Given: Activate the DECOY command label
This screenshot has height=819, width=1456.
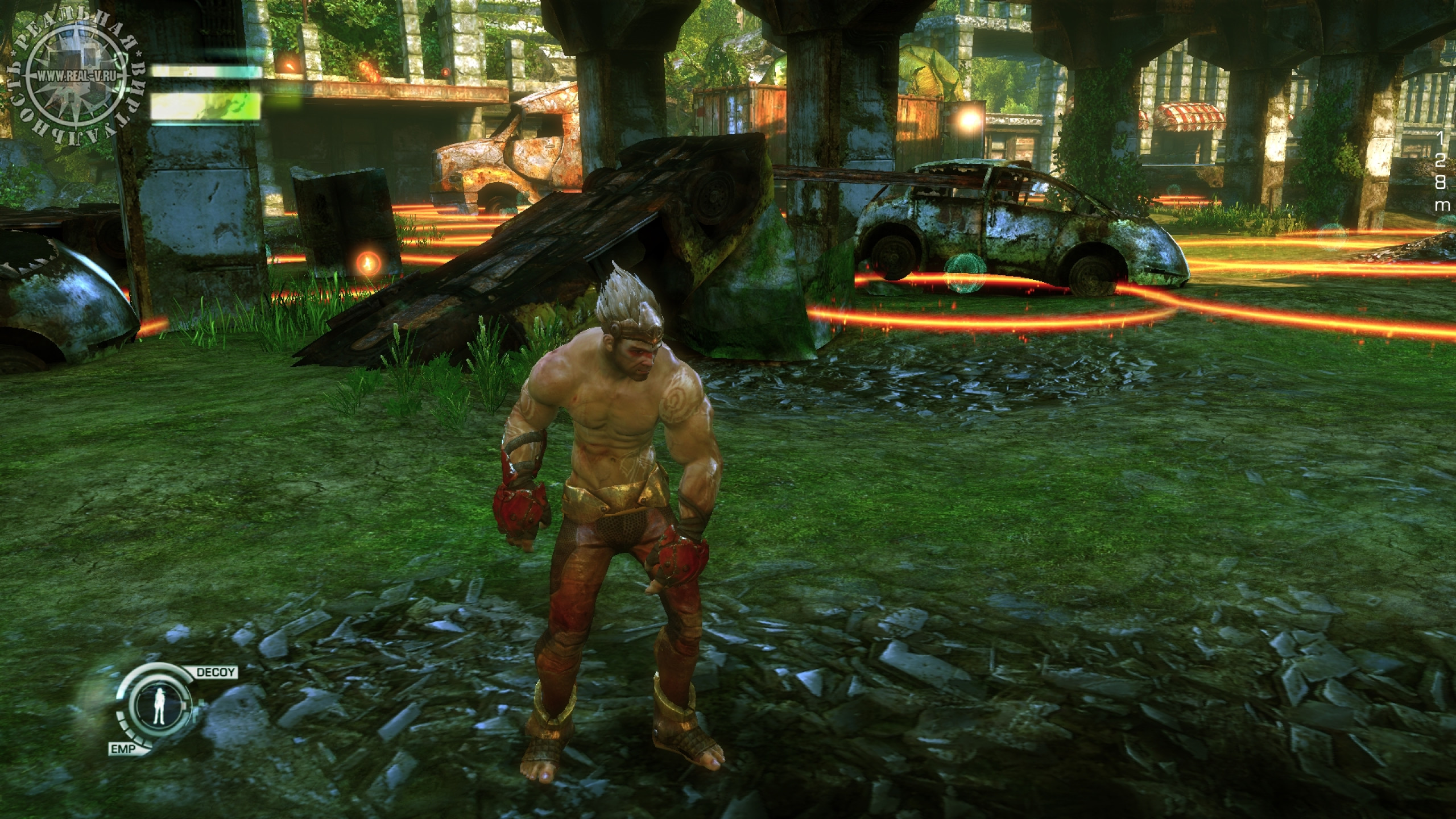Looking at the screenshot, I should tap(216, 672).
